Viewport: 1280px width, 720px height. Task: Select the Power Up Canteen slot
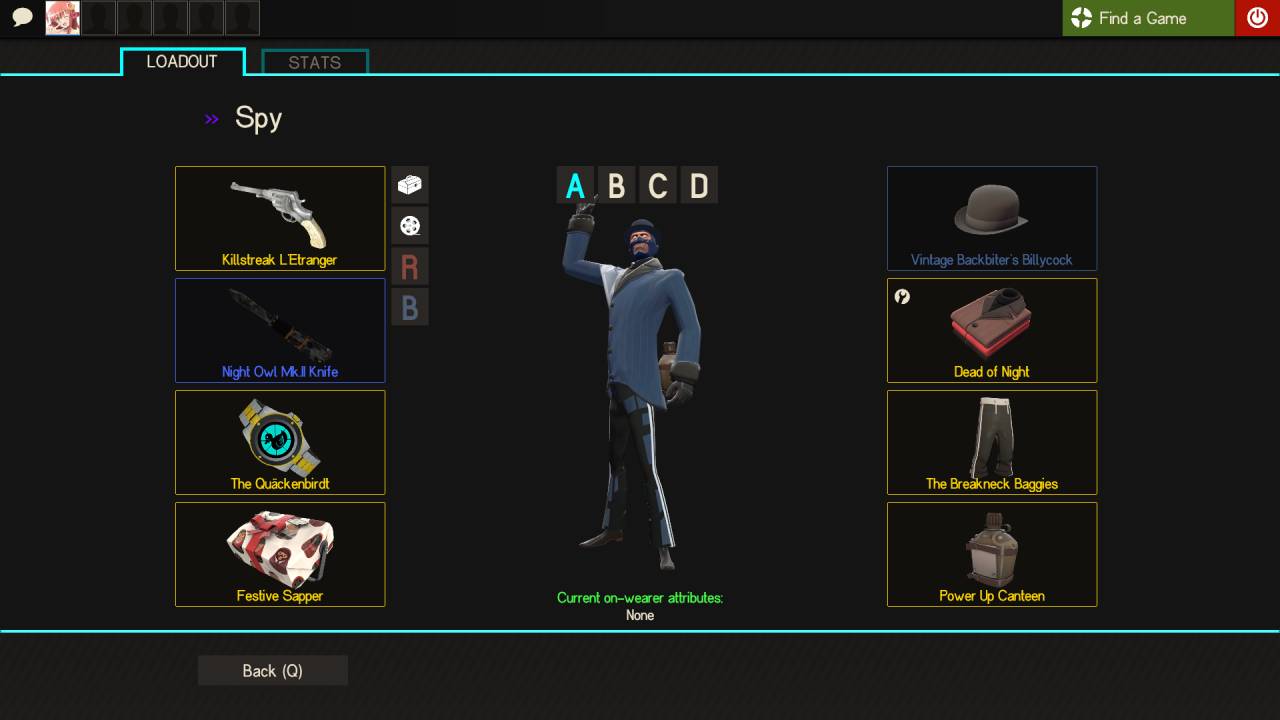[992, 554]
